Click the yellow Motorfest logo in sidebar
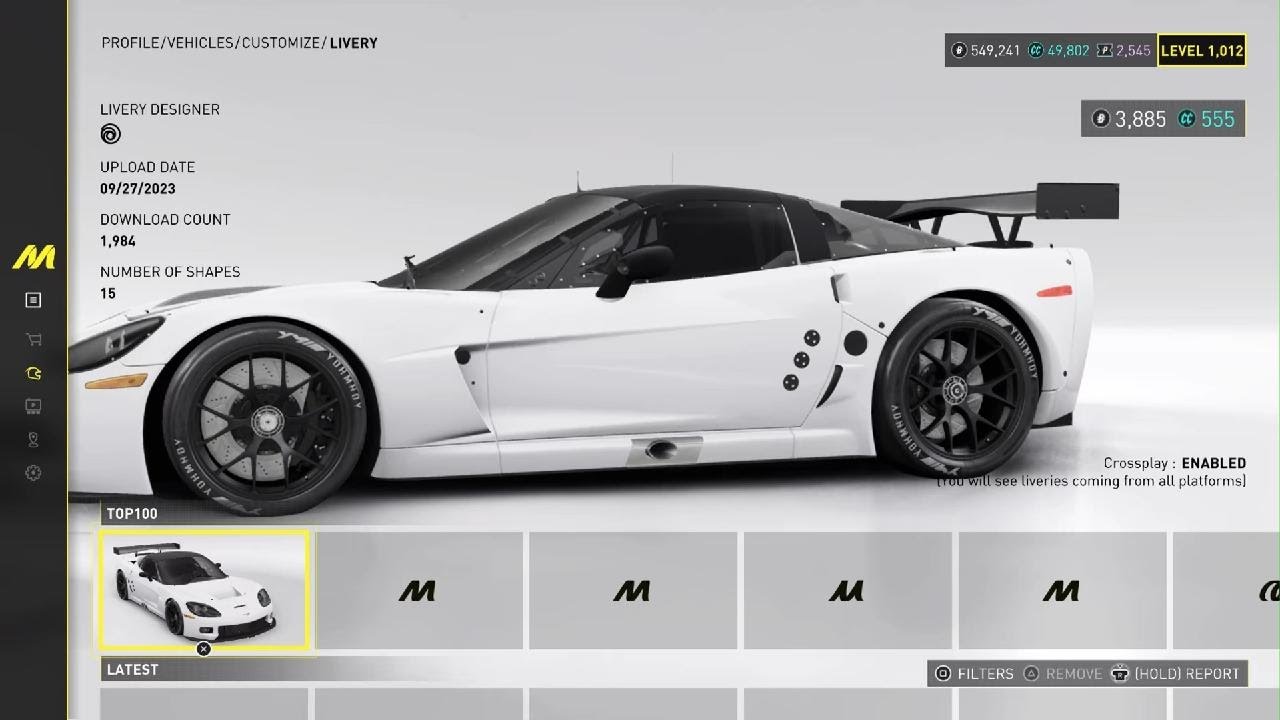The height and width of the screenshot is (720, 1280). click(x=33, y=258)
